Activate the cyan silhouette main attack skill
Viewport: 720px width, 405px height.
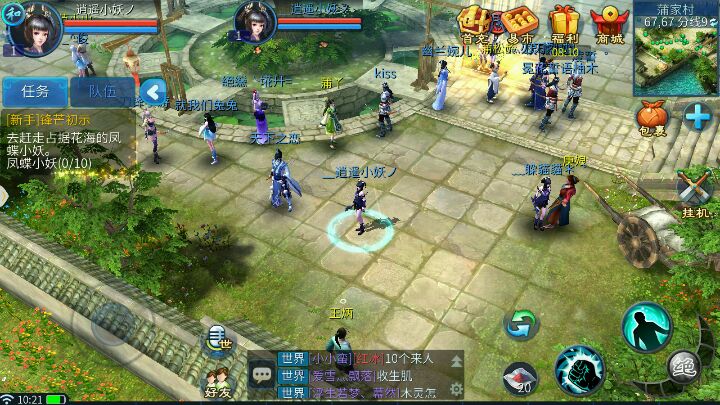646,327
